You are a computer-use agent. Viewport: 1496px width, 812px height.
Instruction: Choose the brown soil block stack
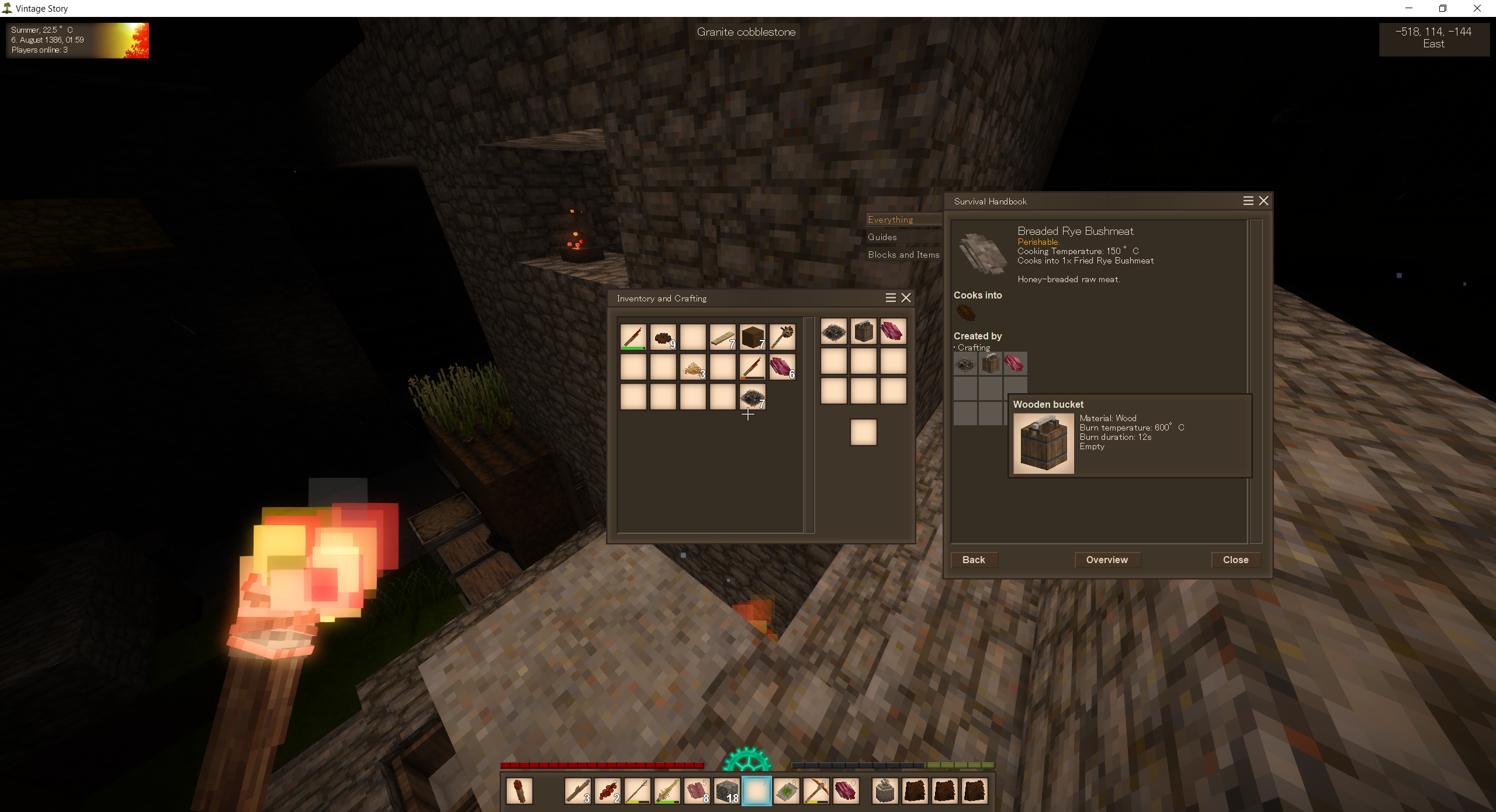pos(752,337)
